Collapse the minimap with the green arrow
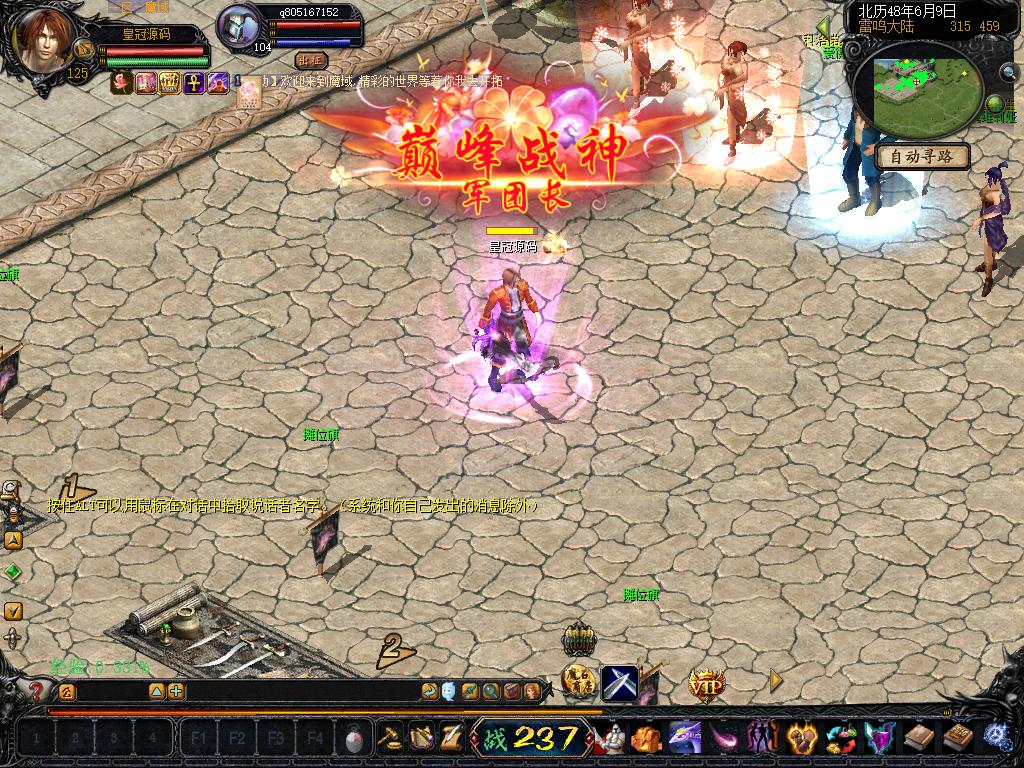This screenshot has width=1024, height=768. tap(823, 27)
